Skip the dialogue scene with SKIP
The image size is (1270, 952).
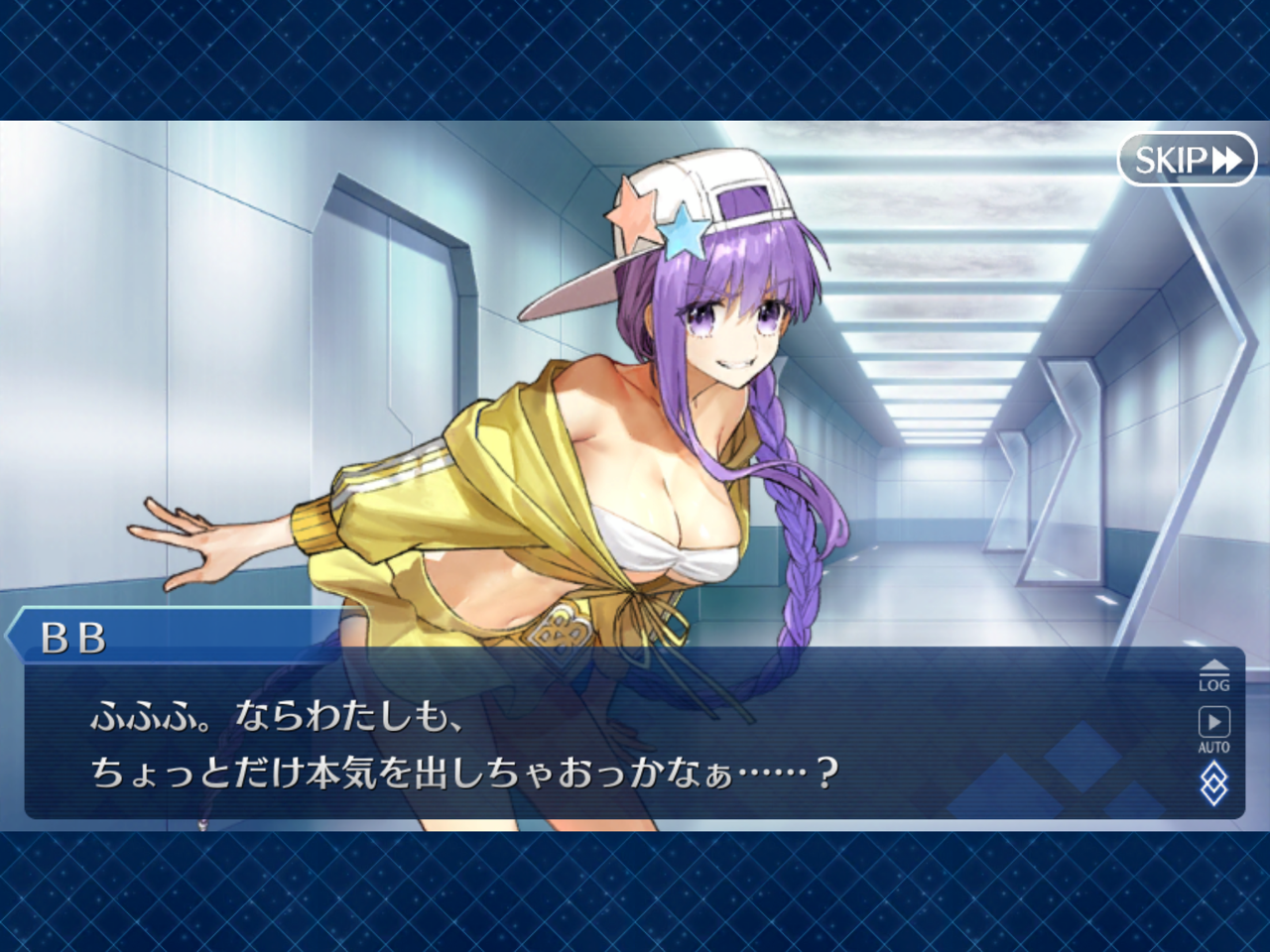click(1187, 160)
